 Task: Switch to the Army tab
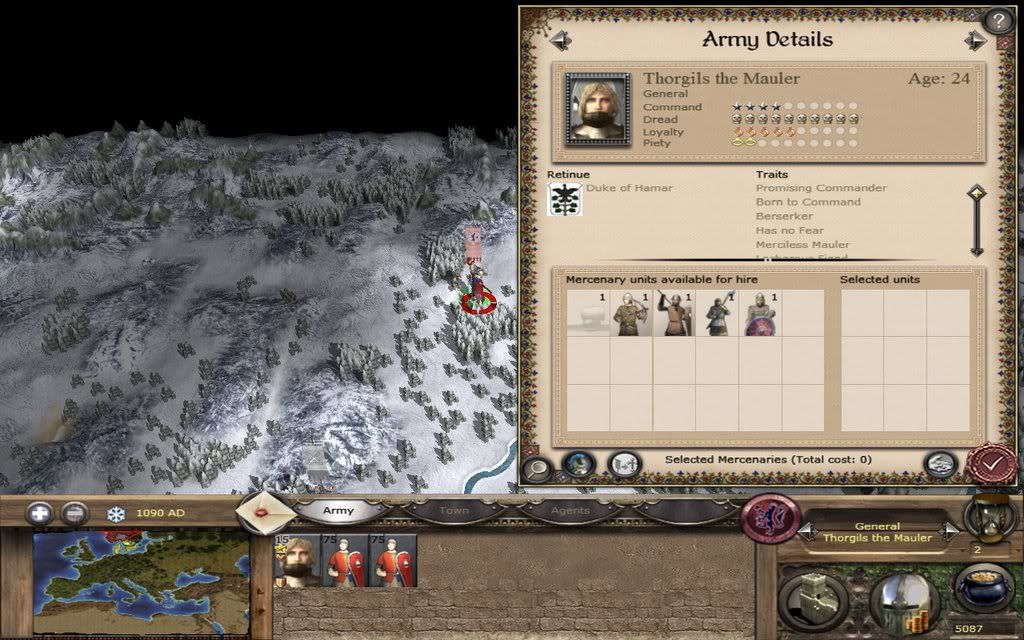point(338,511)
